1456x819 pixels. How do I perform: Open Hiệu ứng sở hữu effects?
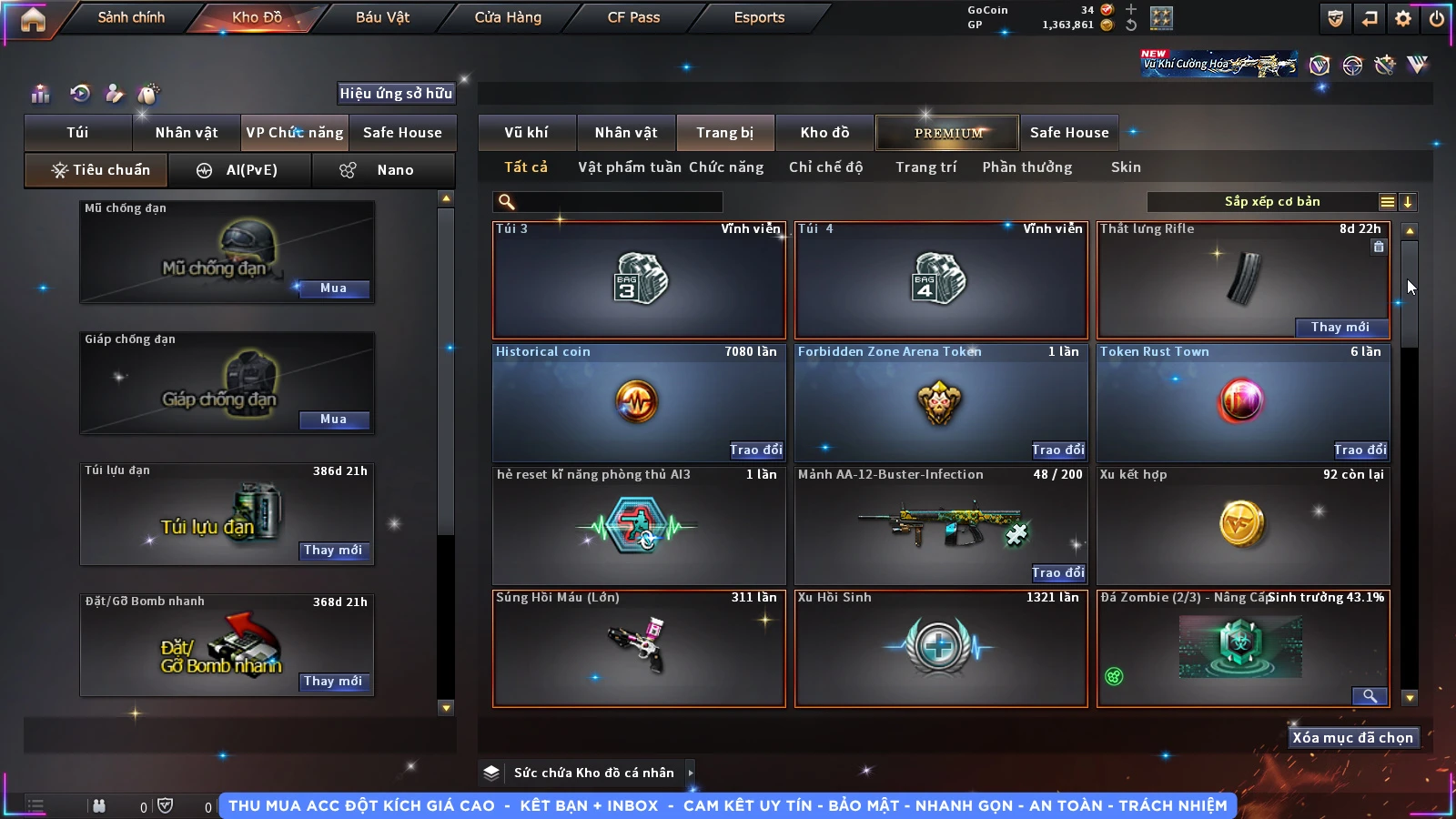click(x=396, y=93)
